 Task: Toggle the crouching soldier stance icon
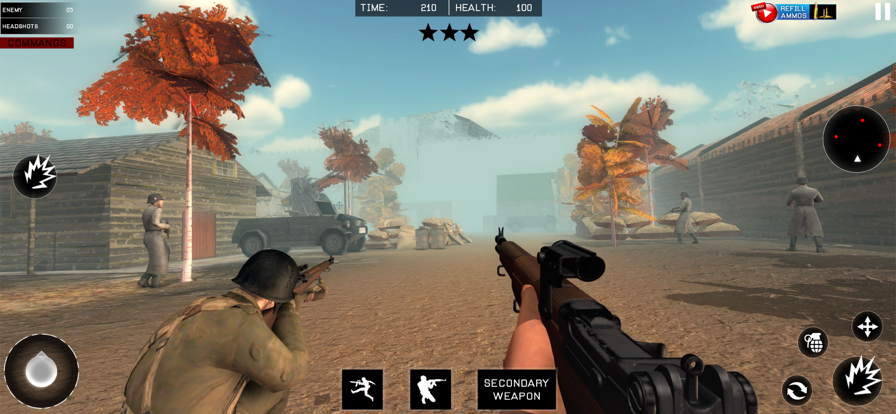tap(430, 389)
